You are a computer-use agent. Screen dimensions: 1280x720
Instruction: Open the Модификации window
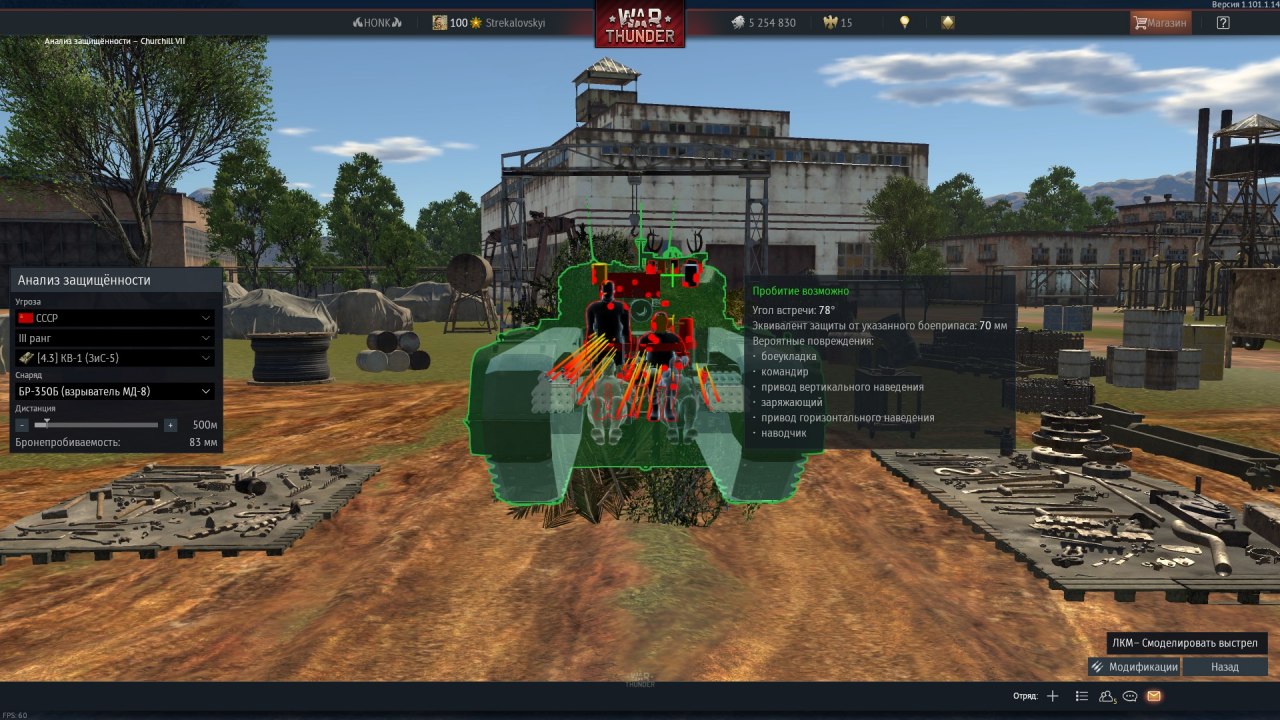[x=1134, y=667]
